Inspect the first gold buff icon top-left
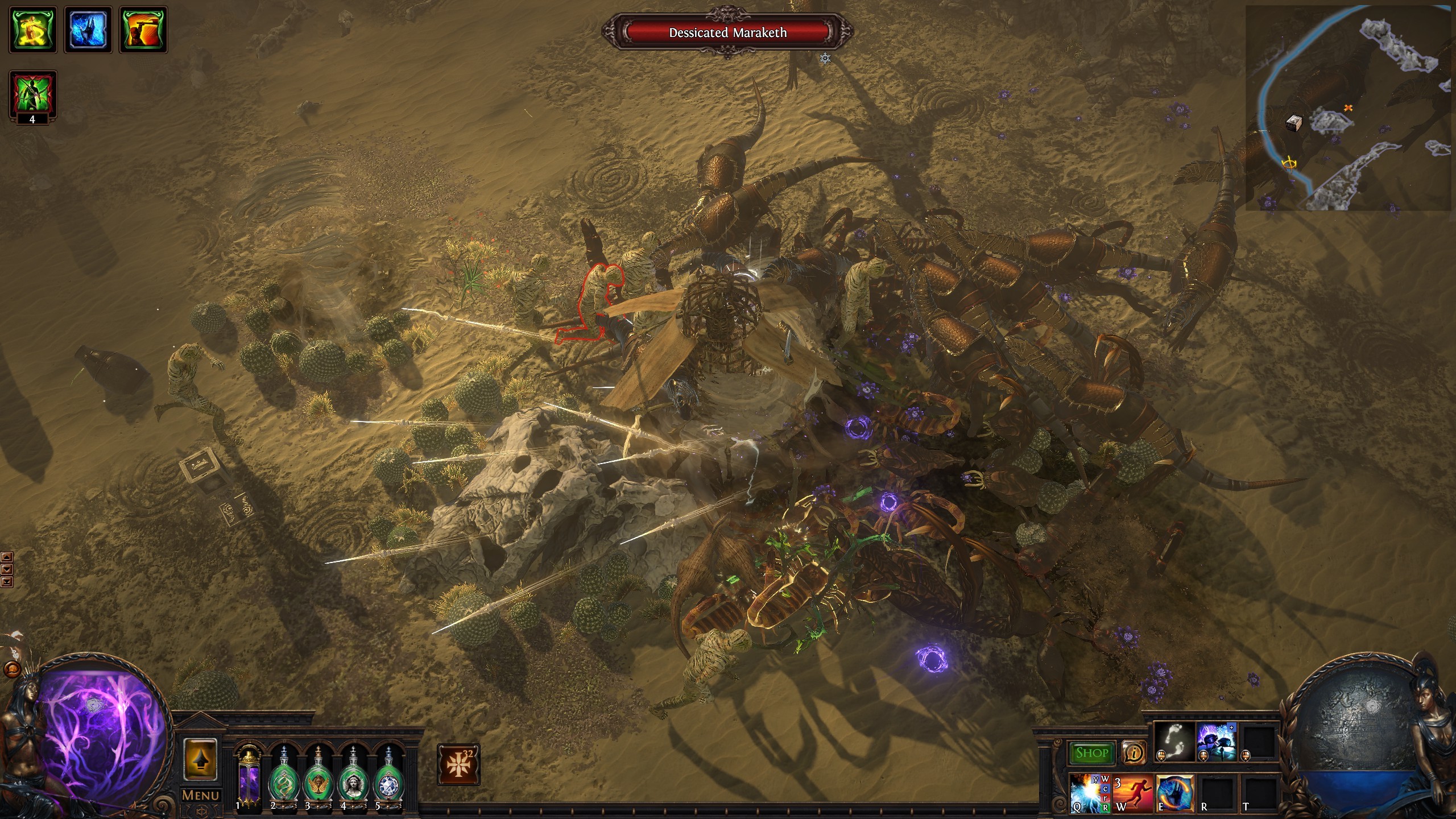This screenshot has width=1456, height=819. [x=32, y=30]
